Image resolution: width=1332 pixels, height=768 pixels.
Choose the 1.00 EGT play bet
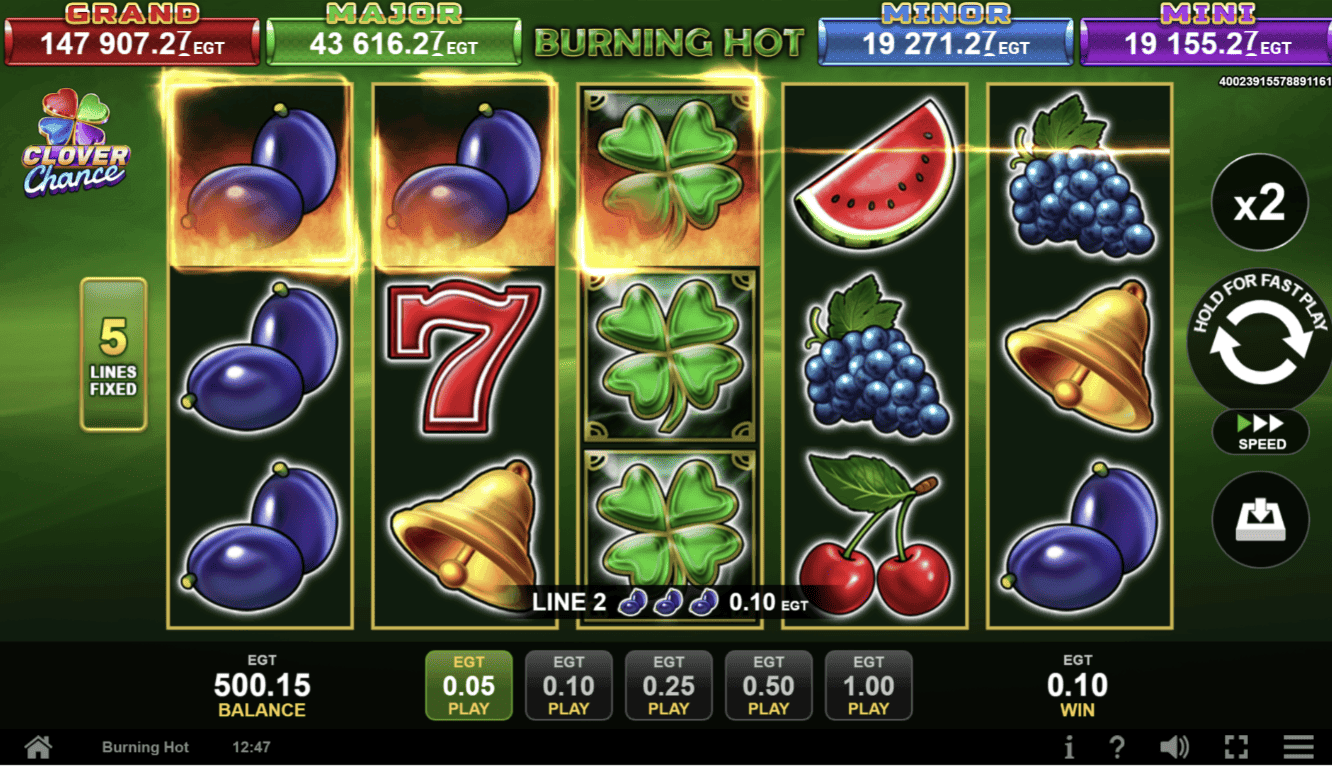[x=868, y=686]
